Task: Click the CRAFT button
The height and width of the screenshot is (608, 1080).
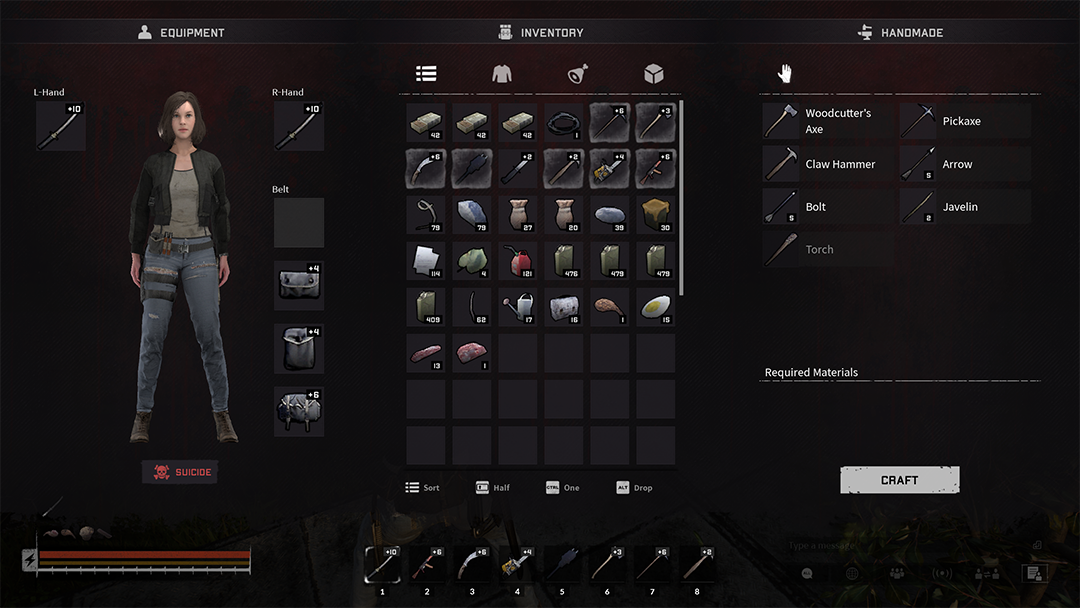Action: [x=899, y=480]
